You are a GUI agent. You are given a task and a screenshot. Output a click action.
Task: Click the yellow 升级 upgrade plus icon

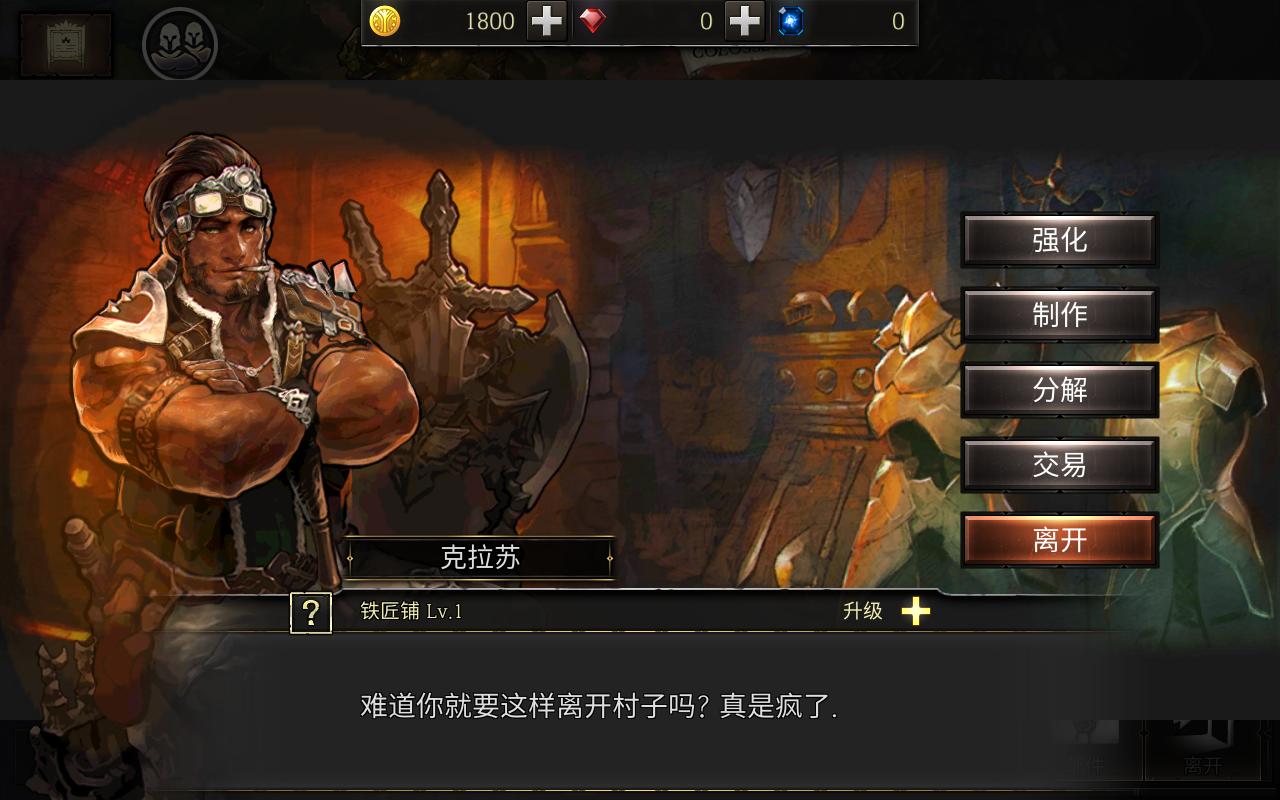coord(916,613)
